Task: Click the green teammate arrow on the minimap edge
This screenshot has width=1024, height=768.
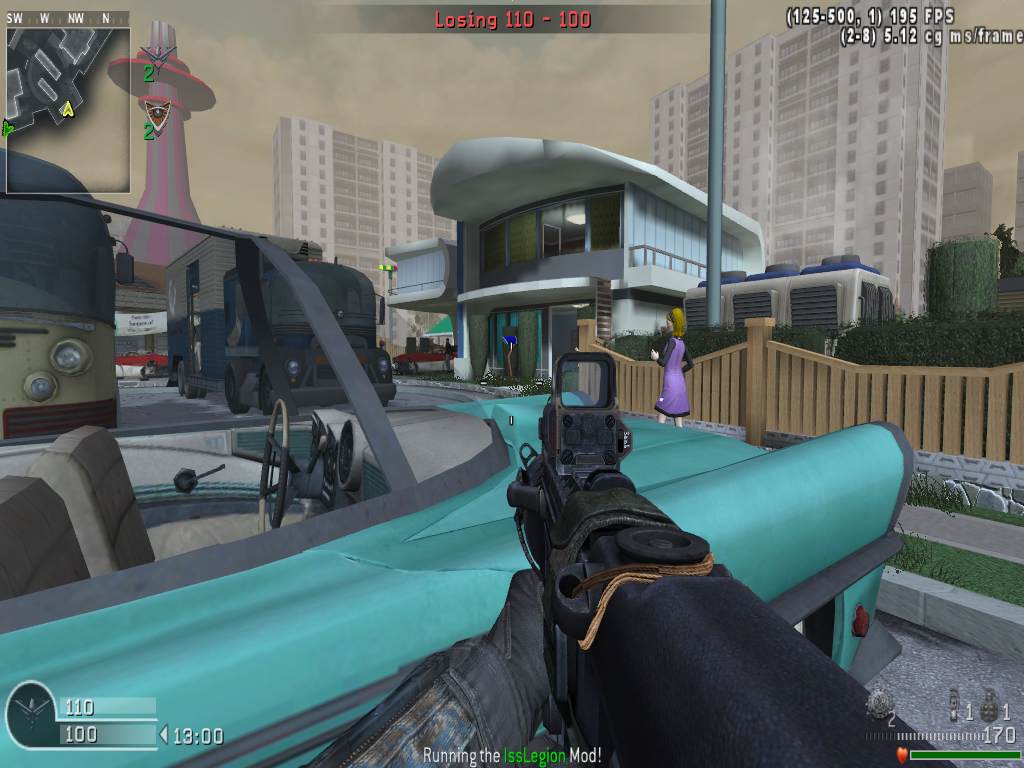Action: (x=8, y=127)
